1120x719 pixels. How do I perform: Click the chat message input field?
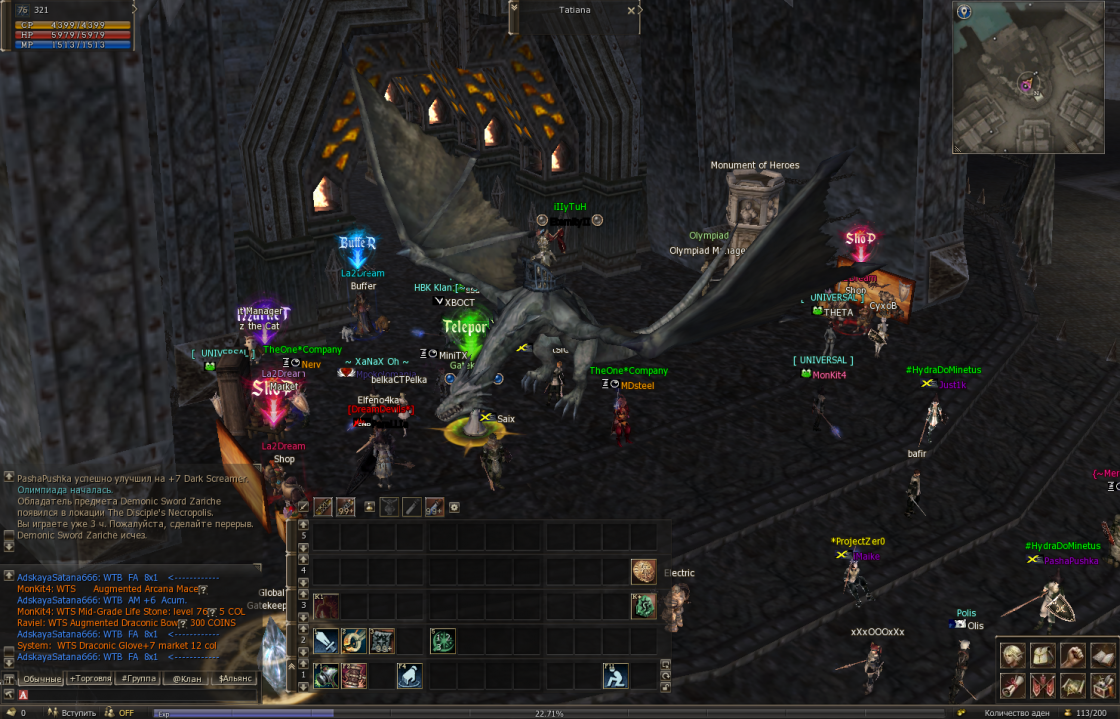click(140, 694)
